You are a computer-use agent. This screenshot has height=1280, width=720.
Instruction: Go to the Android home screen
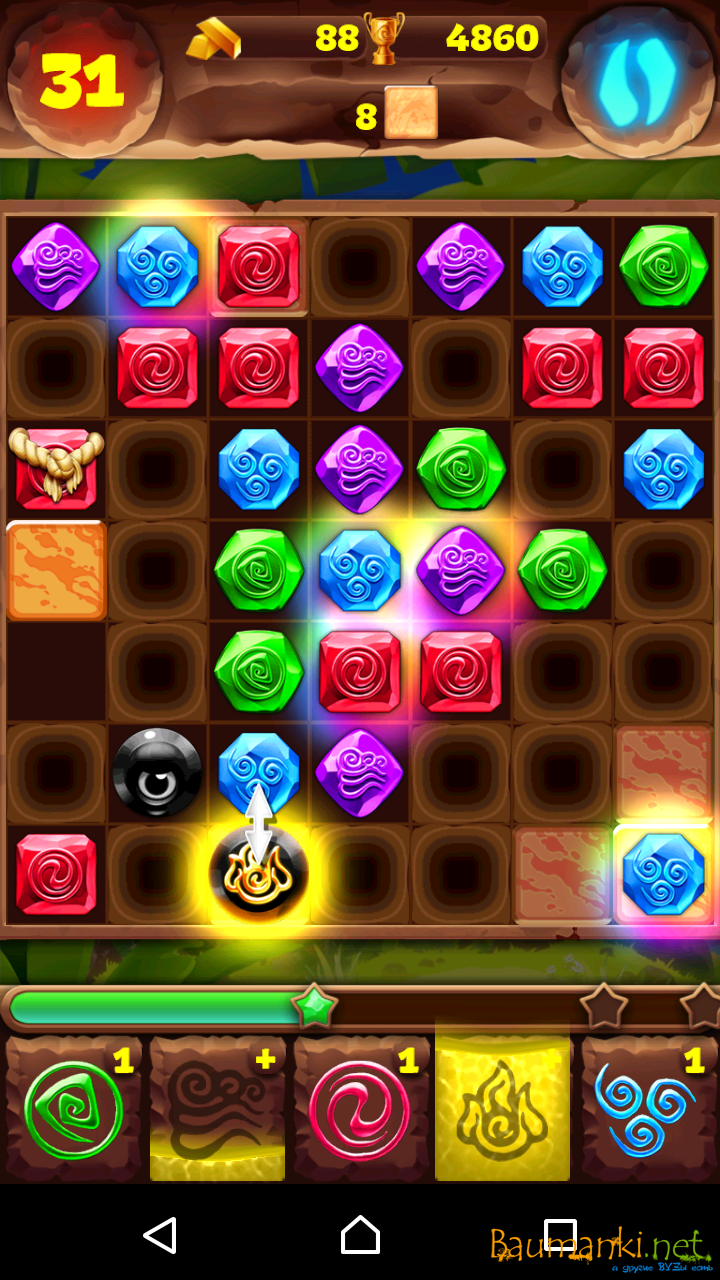360,1236
